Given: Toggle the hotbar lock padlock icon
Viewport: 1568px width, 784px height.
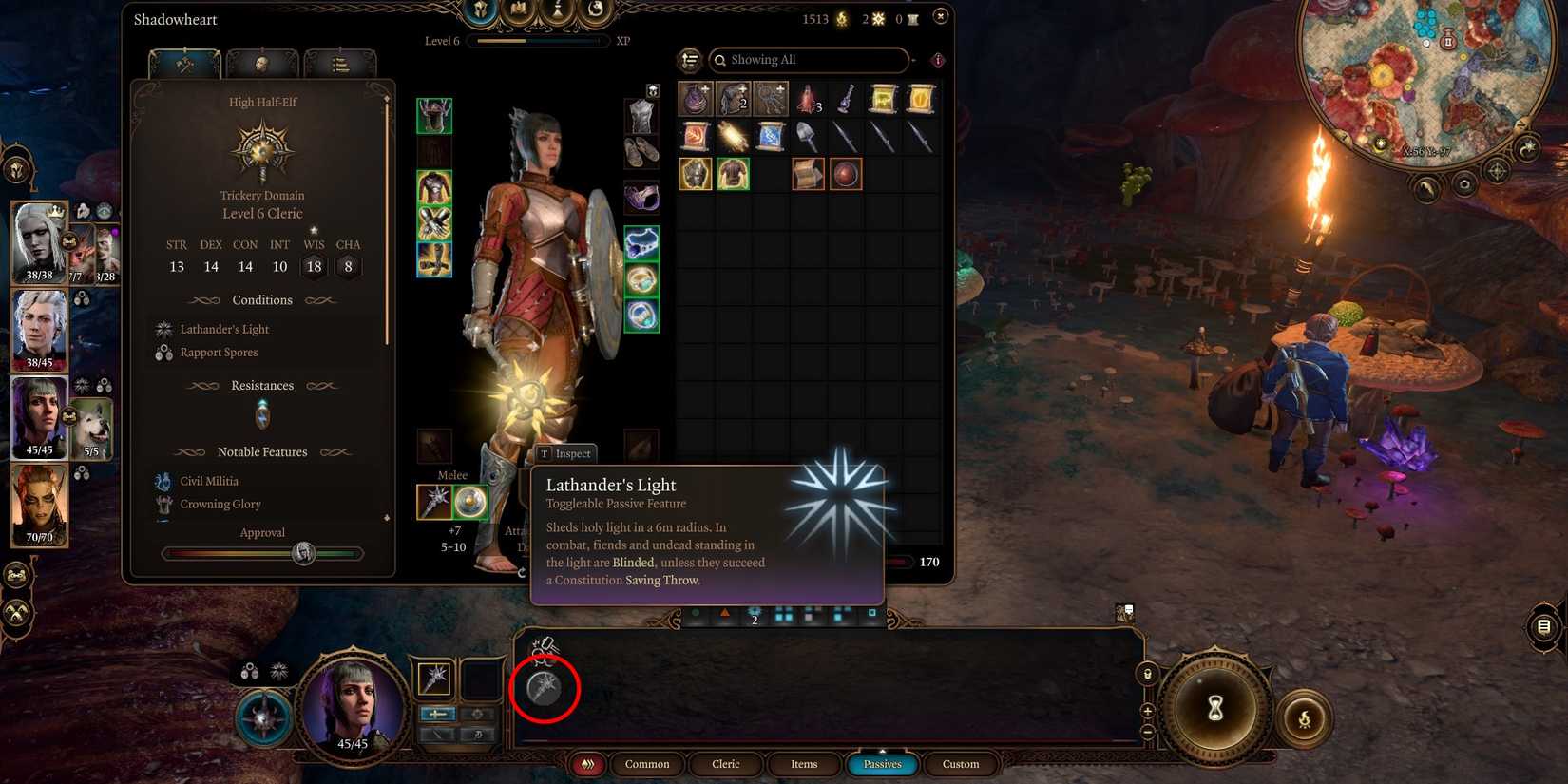Looking at the screenshot, I should tap(1148, 673).
